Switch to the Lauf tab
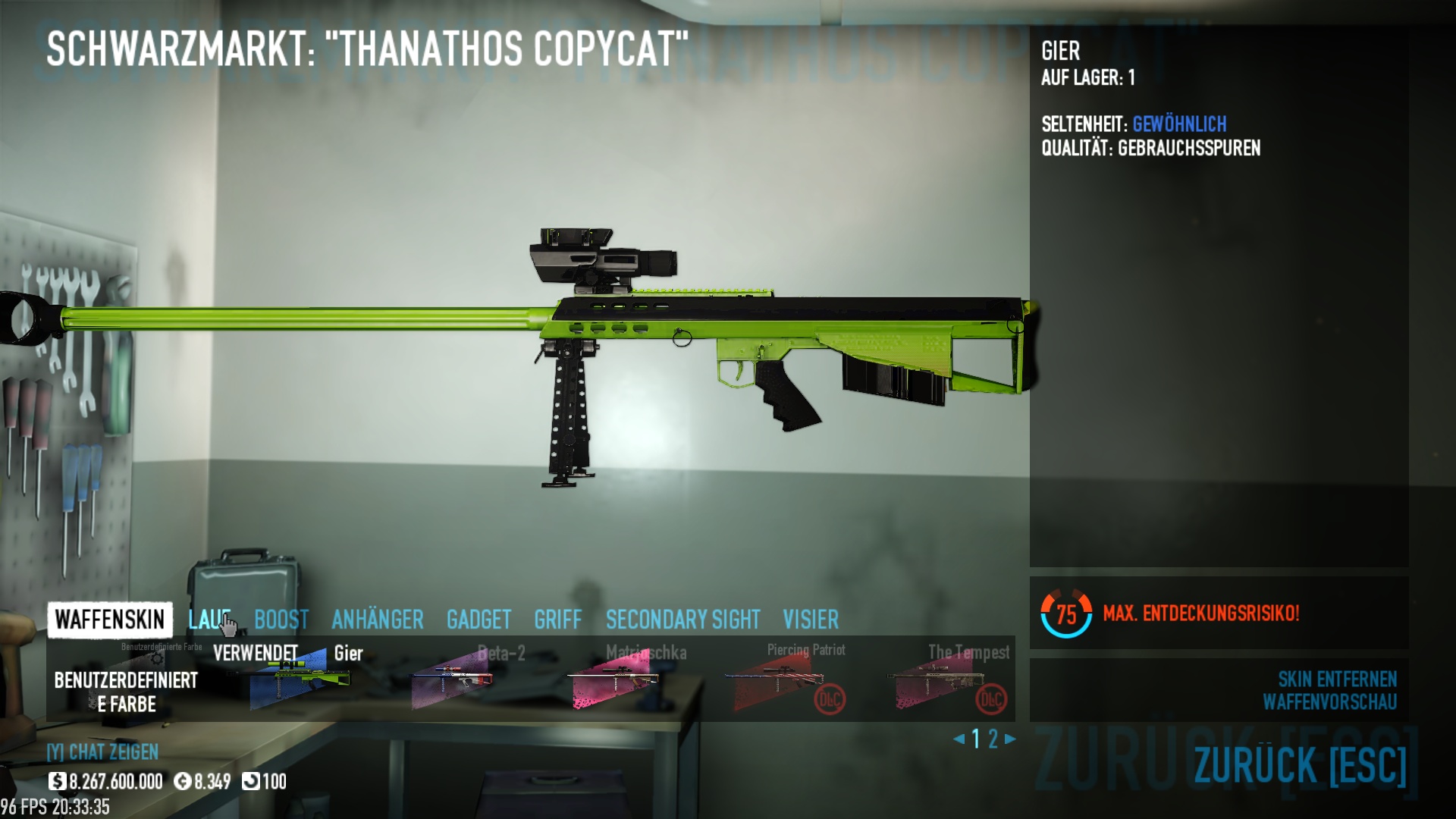1456x819 pixels. [x=209, y=620]
